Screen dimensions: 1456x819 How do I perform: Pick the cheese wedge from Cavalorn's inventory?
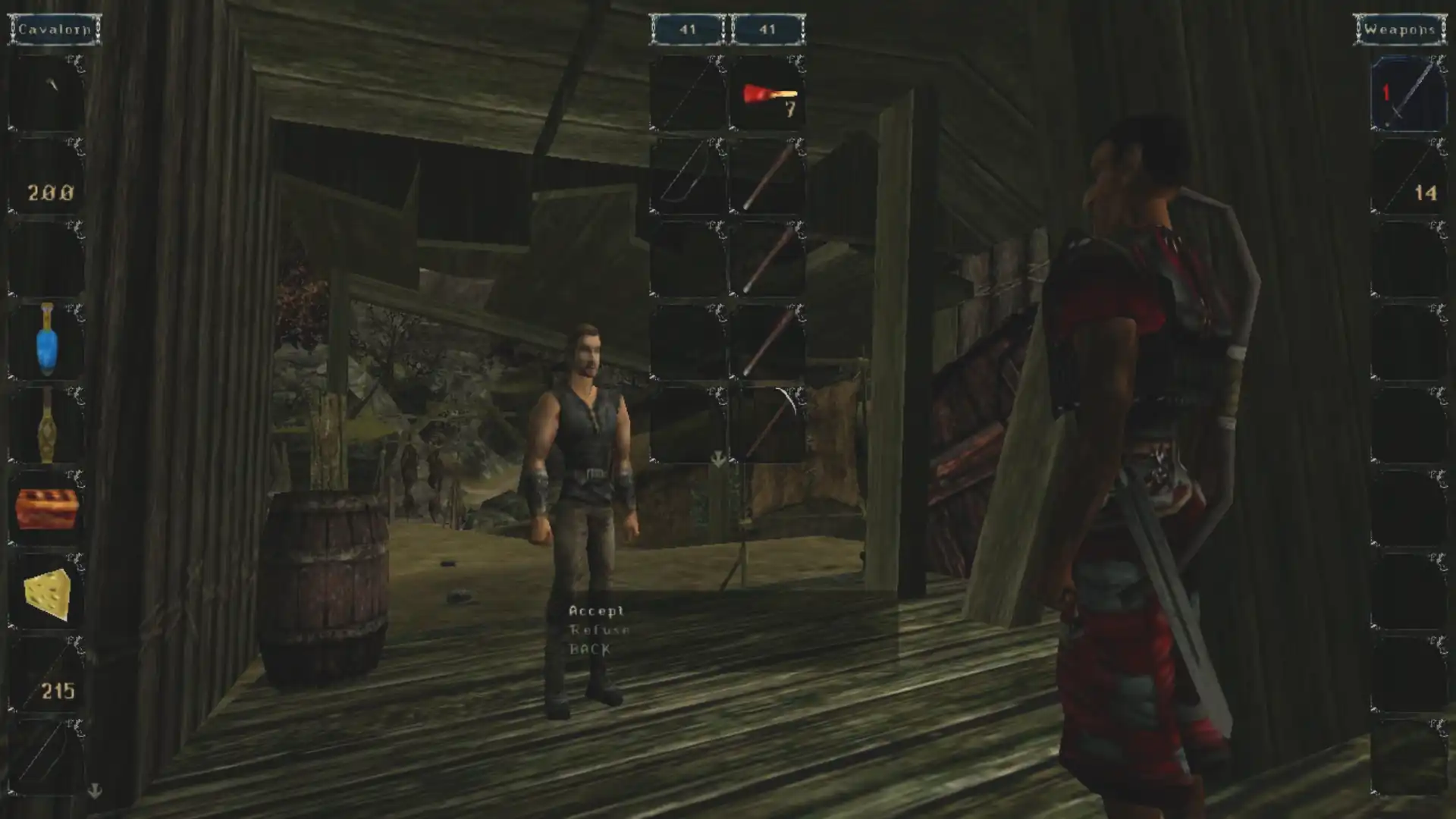[x=47, y=594]
